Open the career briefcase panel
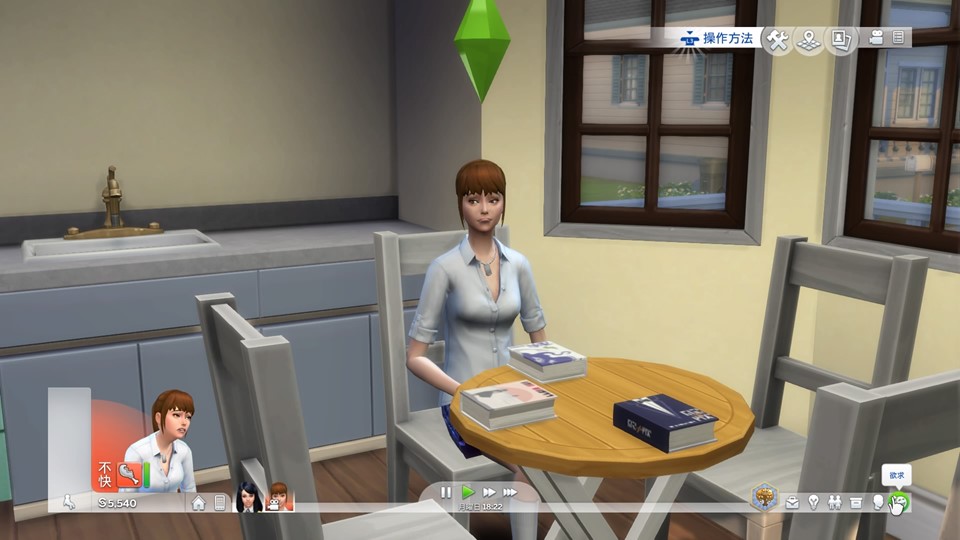The width and height of the screenshot is (960, 540). coord(792,503)
